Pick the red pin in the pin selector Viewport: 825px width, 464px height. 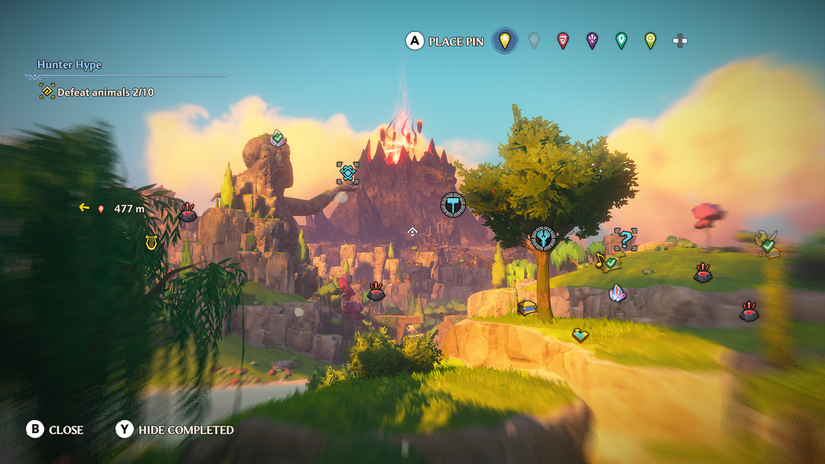563,41
